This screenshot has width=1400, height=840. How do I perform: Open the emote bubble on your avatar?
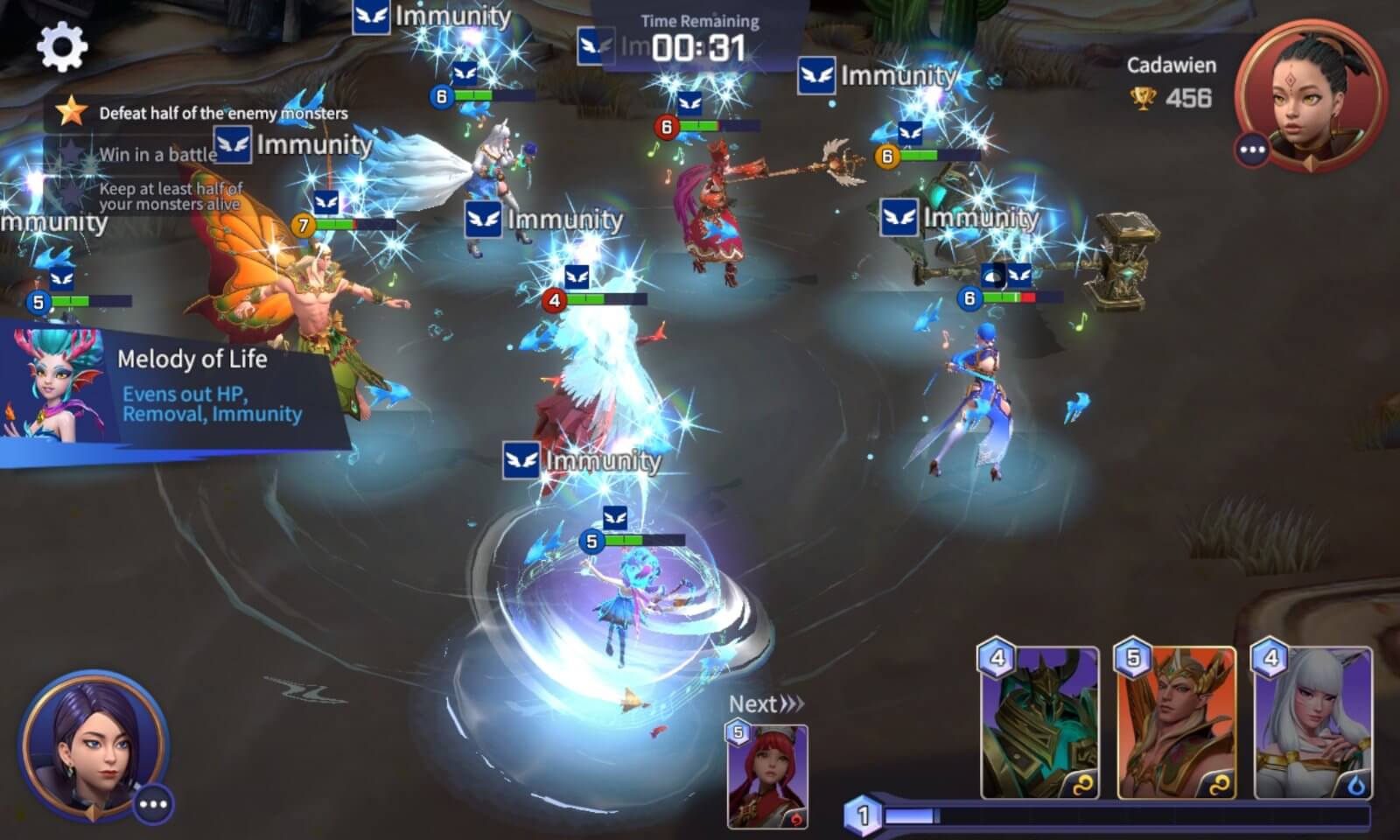(x=153, y=804)
